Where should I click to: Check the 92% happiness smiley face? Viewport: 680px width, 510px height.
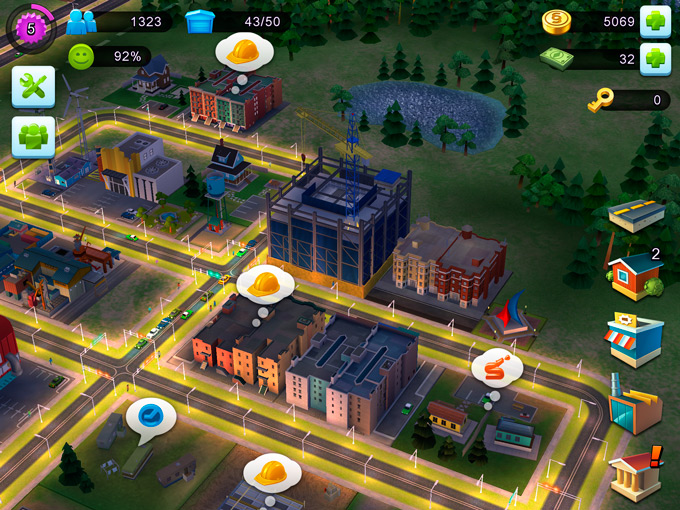click(x=82, y=57)
